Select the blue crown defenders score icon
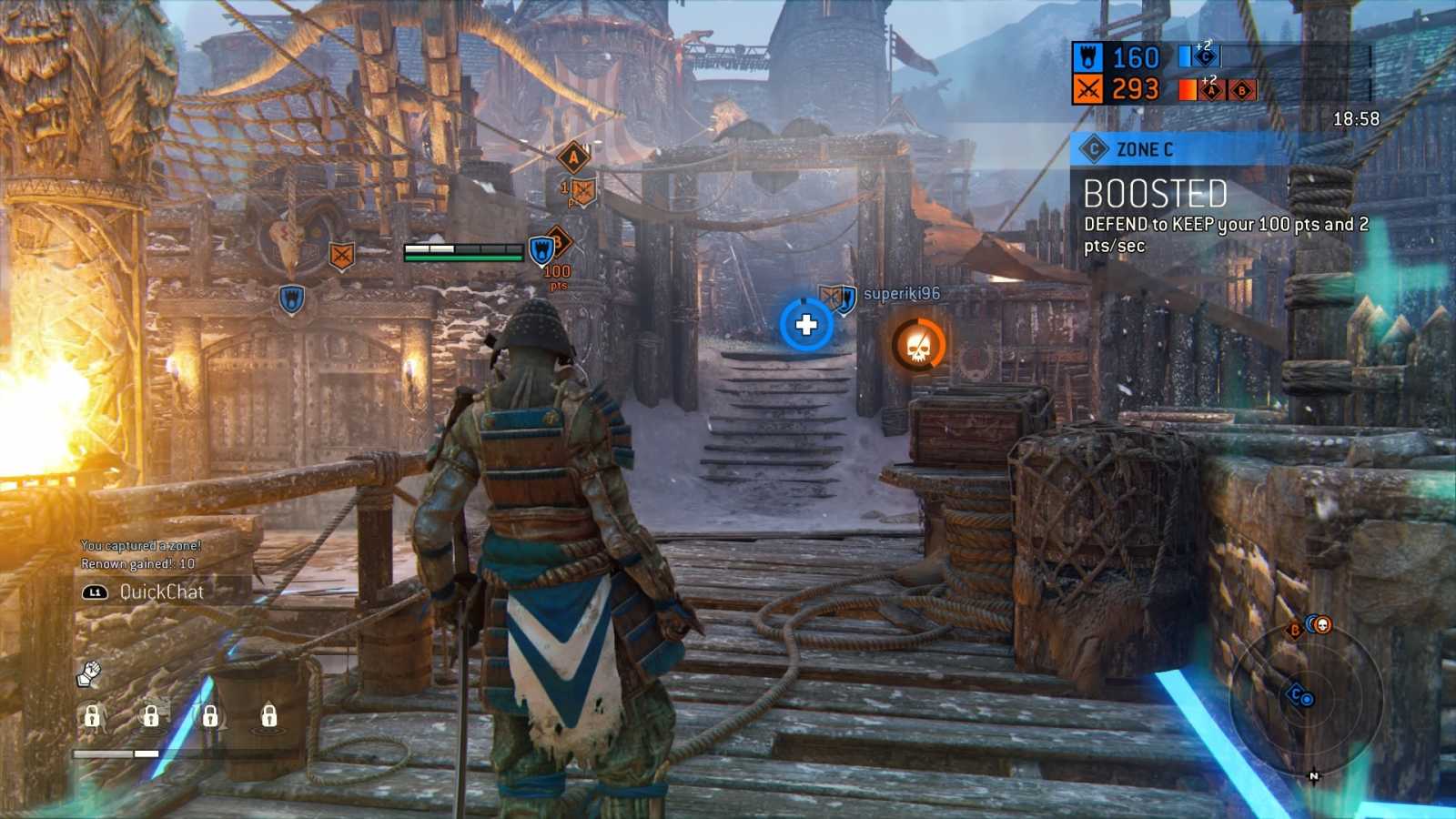The image size is (1456, 819). (1088, 57)
